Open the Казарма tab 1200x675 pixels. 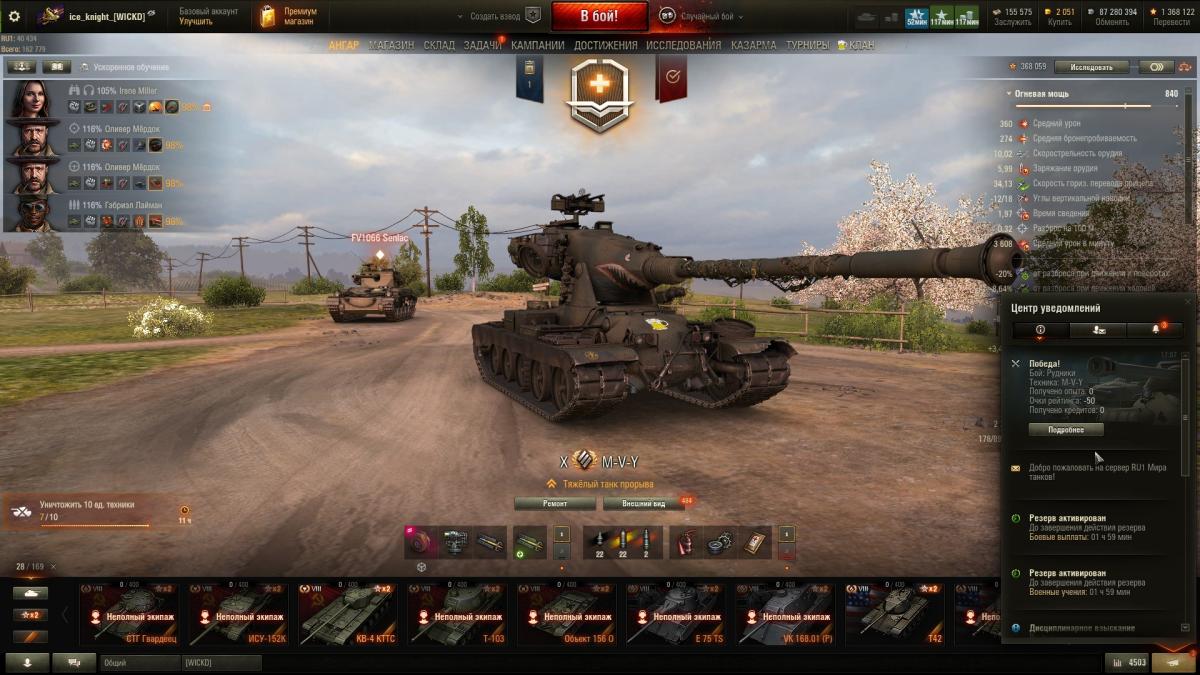click(753, 45)
